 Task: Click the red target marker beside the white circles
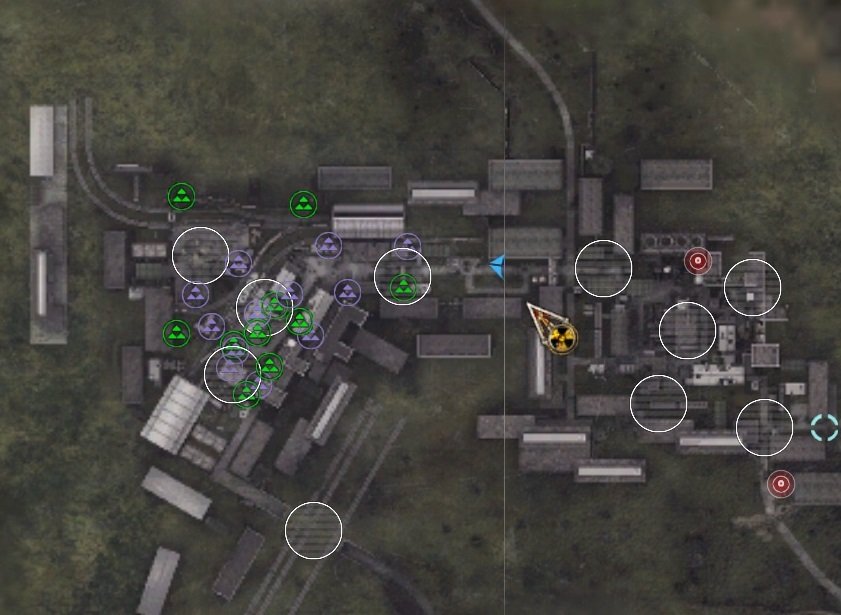point(698,262)
